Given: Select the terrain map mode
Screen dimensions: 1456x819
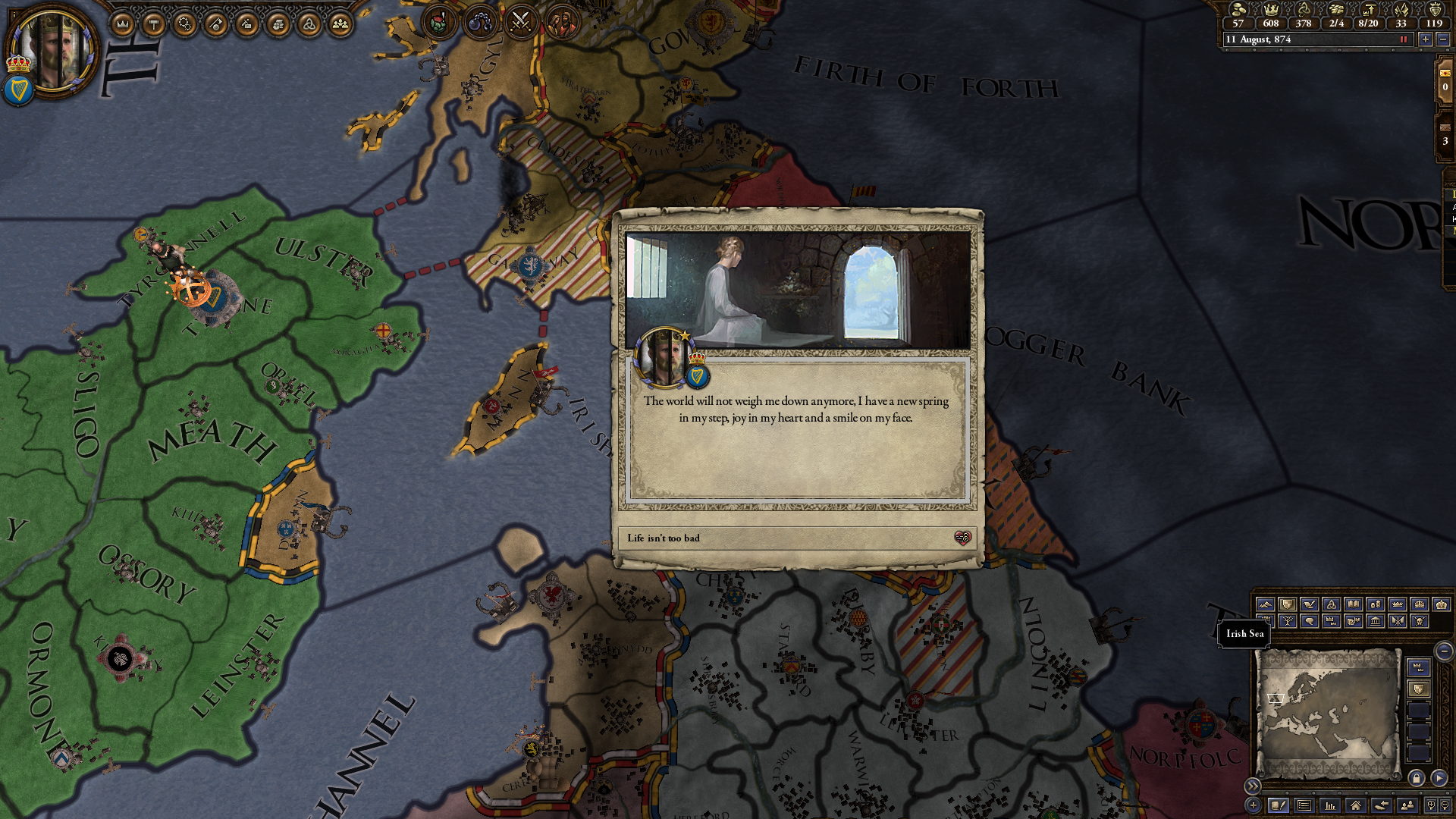Looking at the screenshot, I should click(1266, 604).
